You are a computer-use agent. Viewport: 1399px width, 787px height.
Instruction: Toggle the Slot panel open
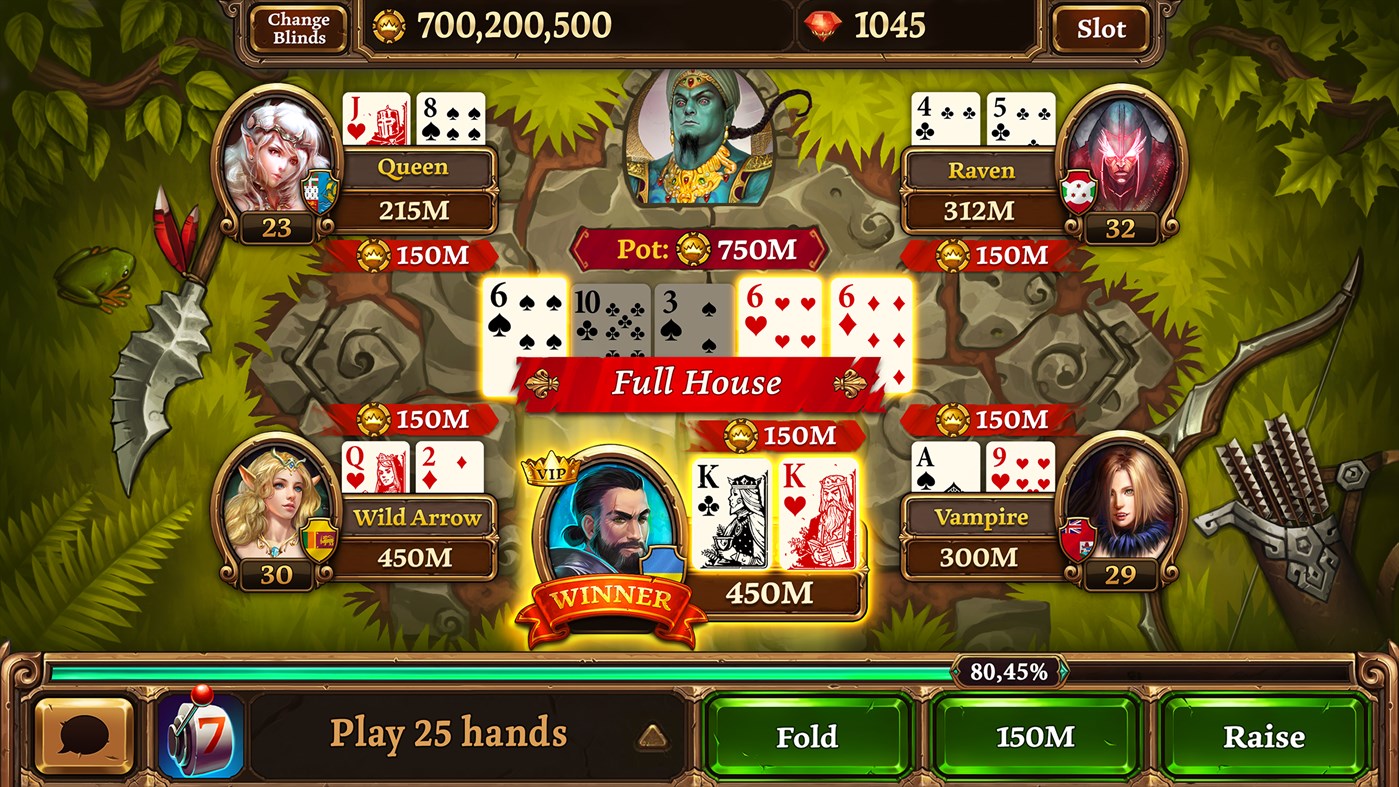1100,27
